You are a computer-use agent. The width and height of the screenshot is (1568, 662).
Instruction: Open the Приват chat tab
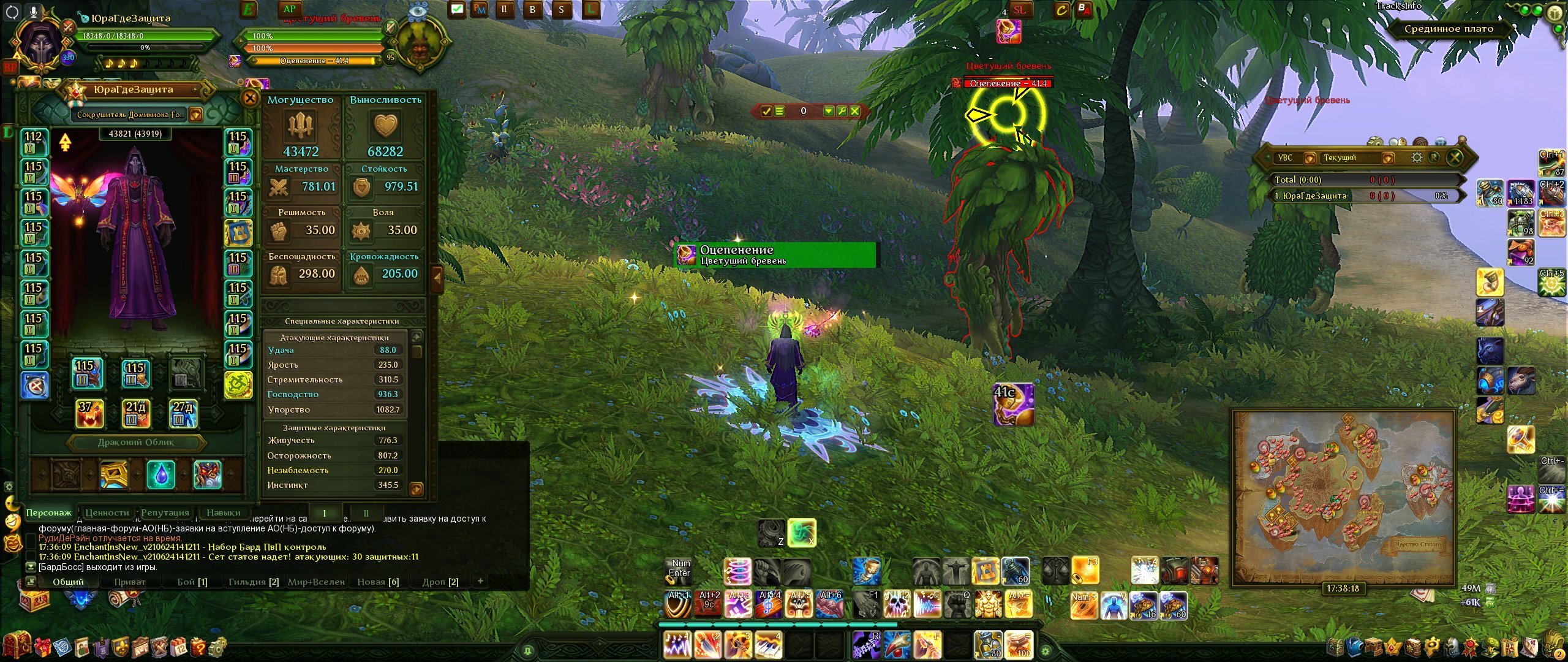point(130,582)
